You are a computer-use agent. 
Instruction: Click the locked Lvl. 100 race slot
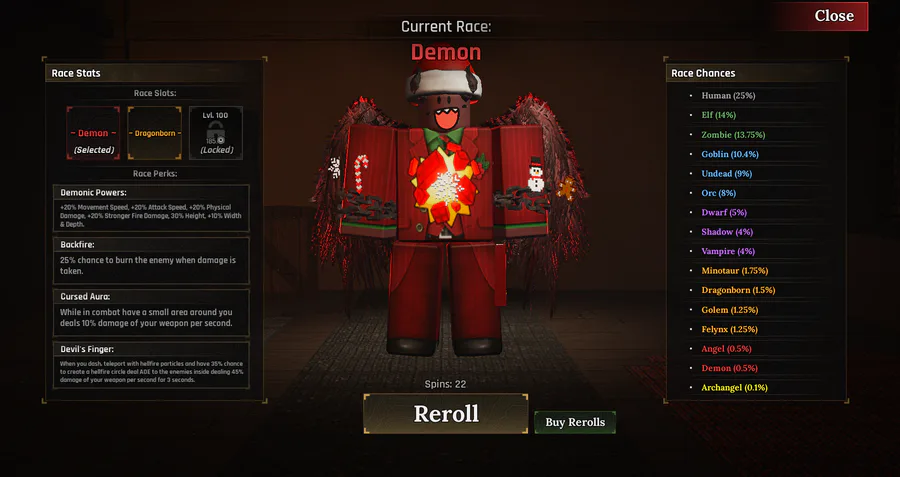click(x=216, y=133)
